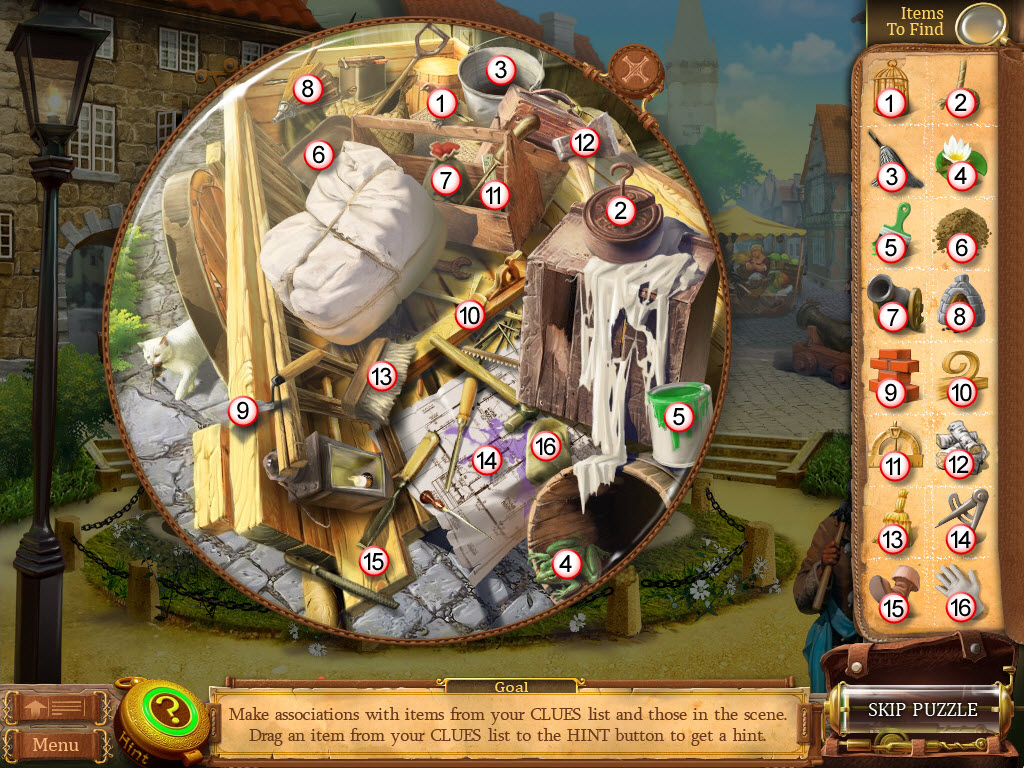Click the magnifying glass beside Items To Find
Viewport: 1024px width, 768px height.
978,24
